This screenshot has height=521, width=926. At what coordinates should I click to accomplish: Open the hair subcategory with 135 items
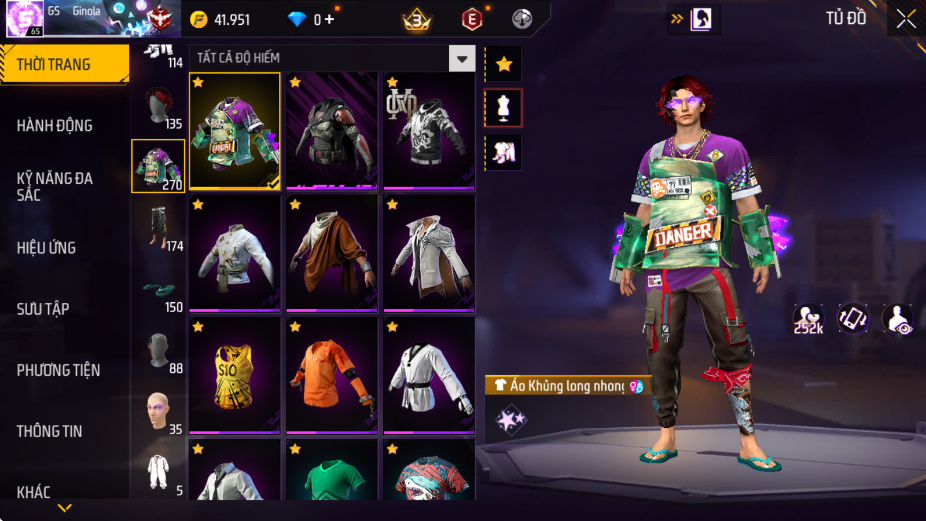158,105
